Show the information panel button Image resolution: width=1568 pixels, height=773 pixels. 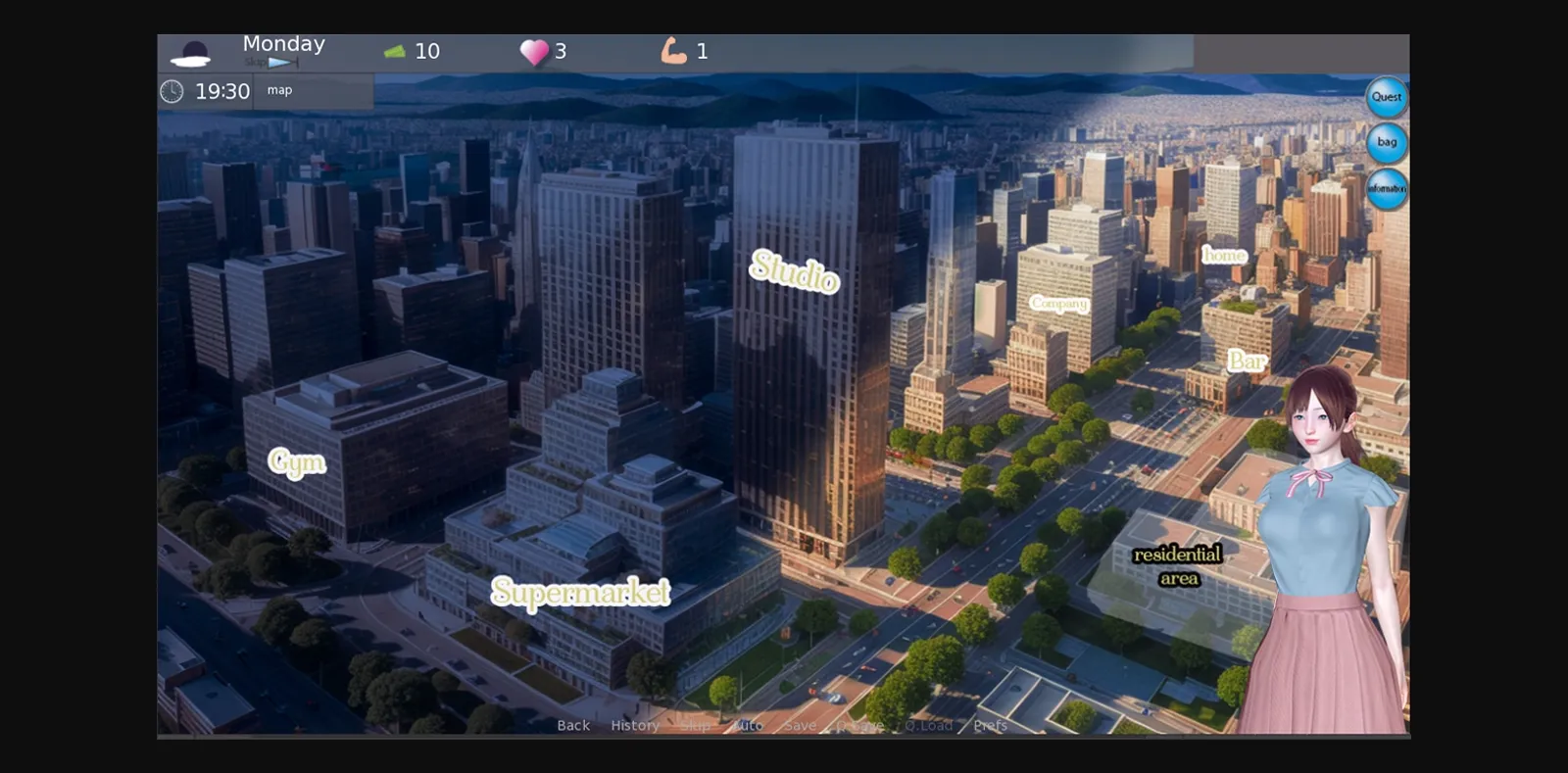[1387, 188]
